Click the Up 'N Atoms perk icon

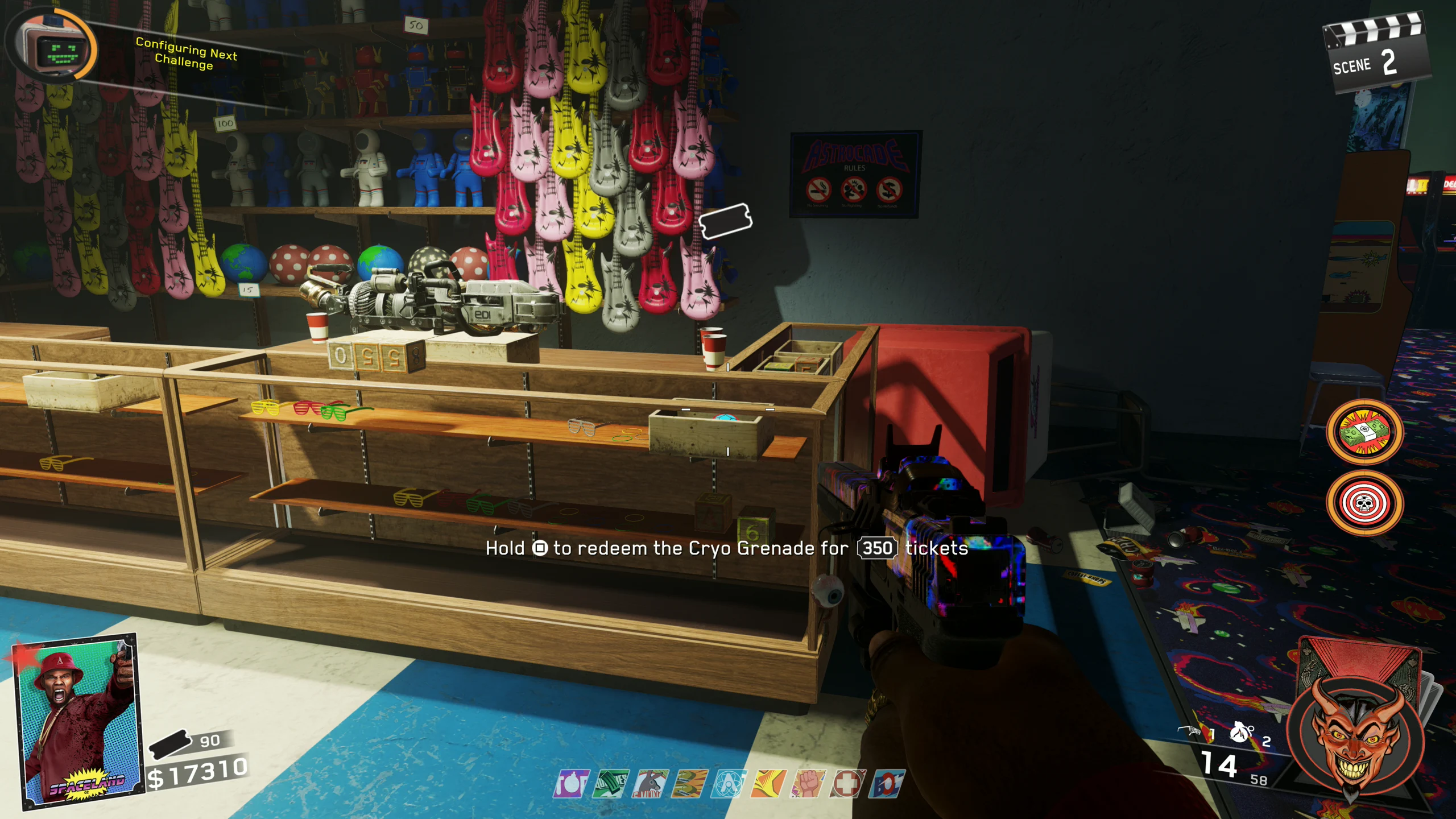pos(729,784)
